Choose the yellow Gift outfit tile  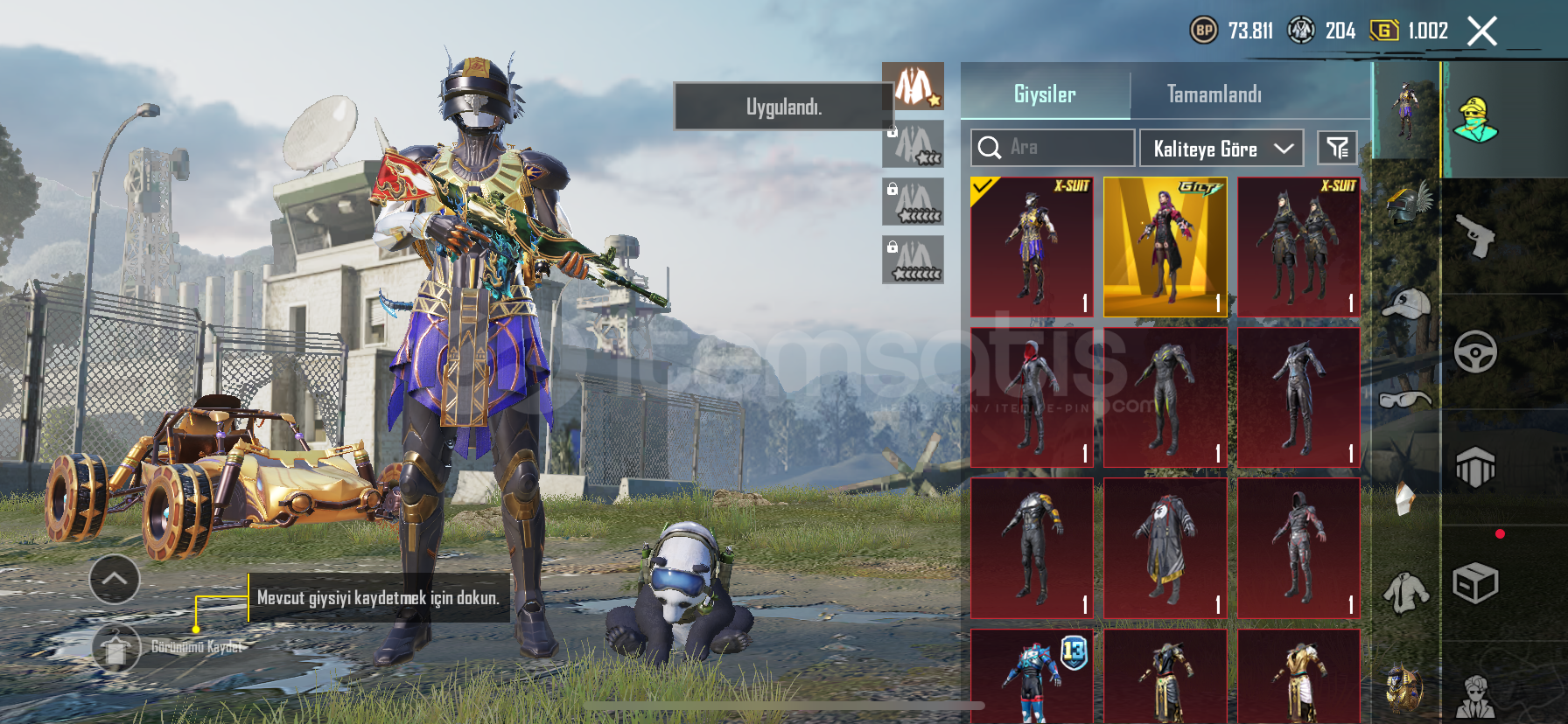pos(1165,247)
